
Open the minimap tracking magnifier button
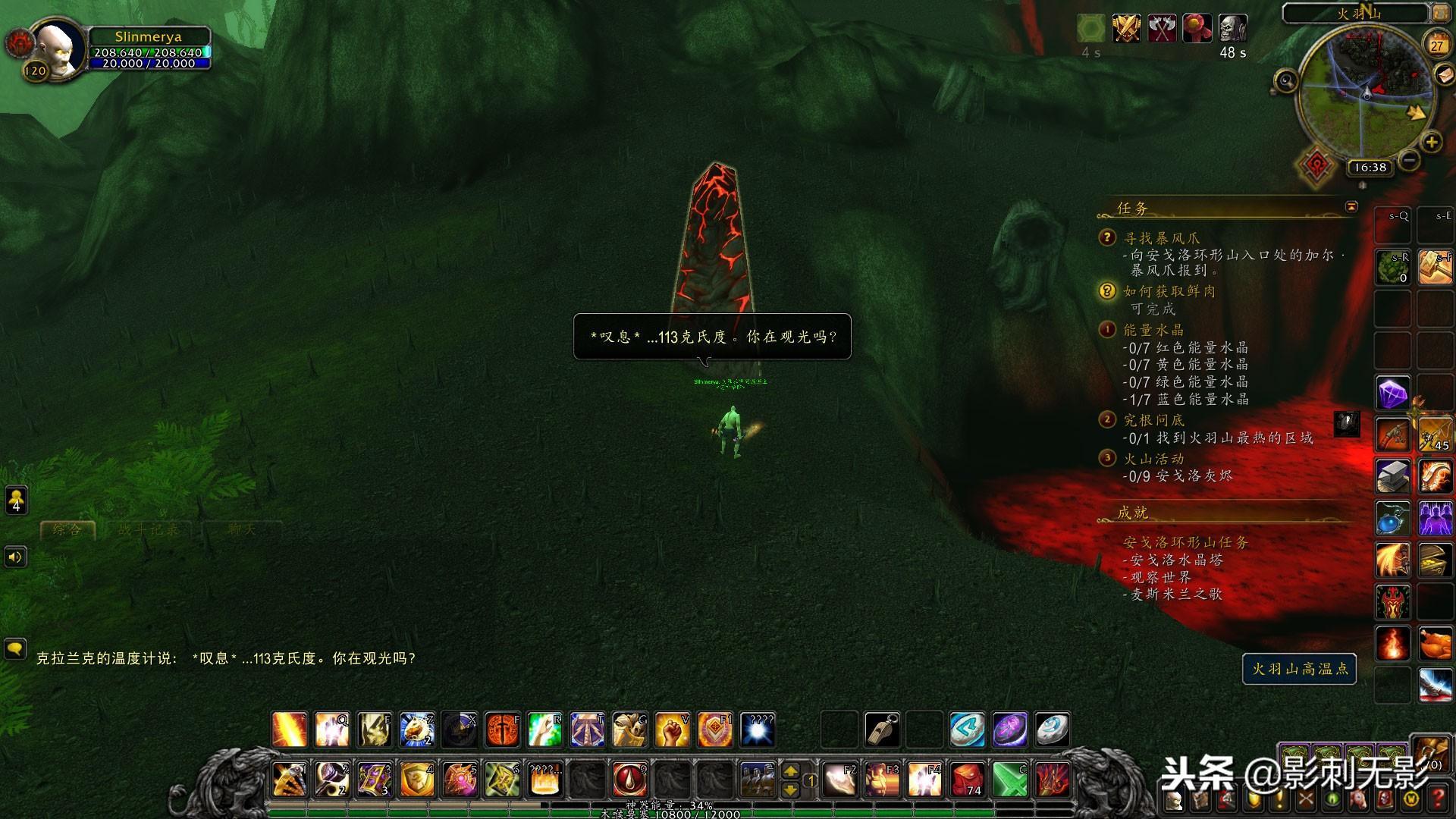(1286, 80)
